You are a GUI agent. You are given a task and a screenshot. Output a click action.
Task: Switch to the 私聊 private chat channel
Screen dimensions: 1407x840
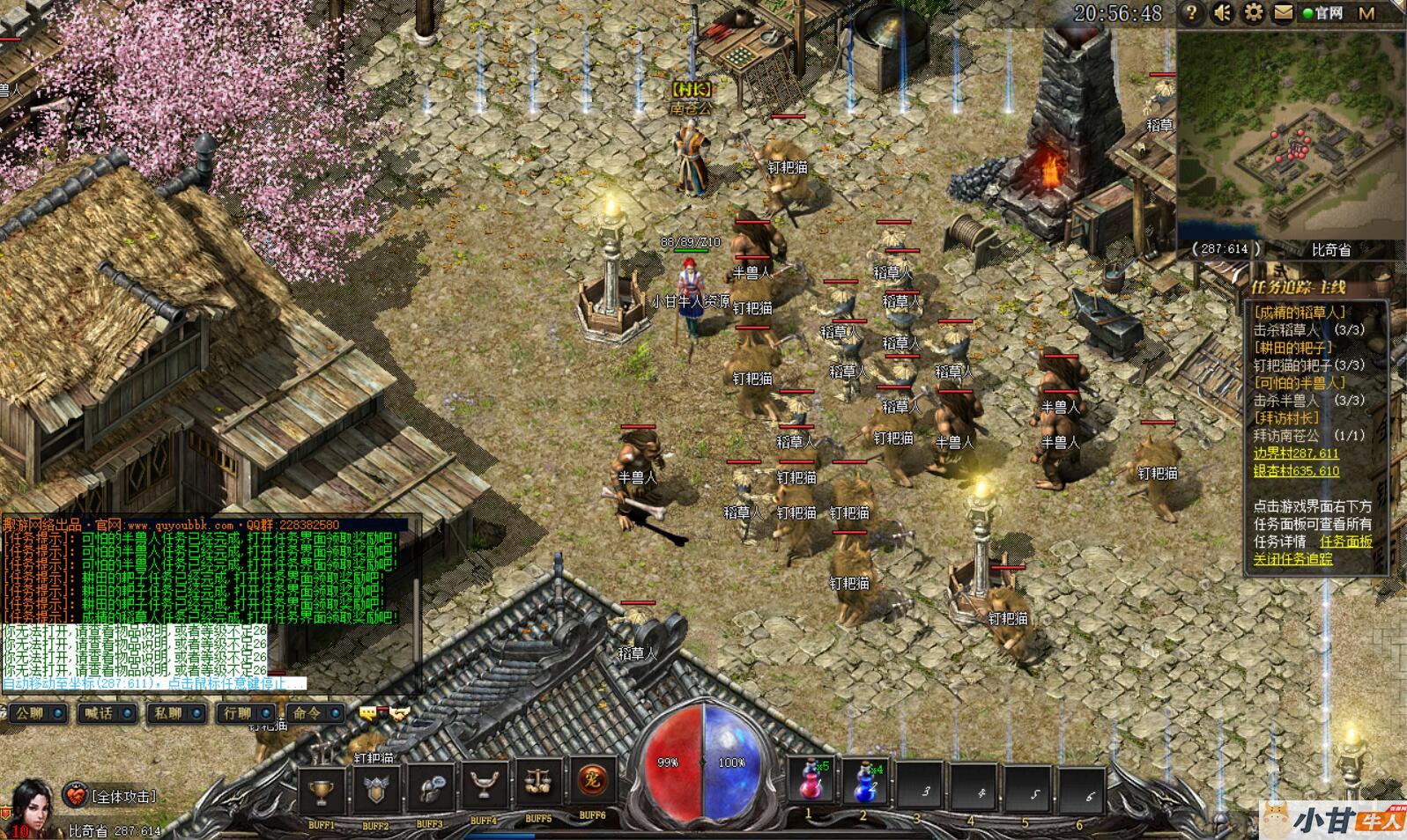[x=174, y=712]
